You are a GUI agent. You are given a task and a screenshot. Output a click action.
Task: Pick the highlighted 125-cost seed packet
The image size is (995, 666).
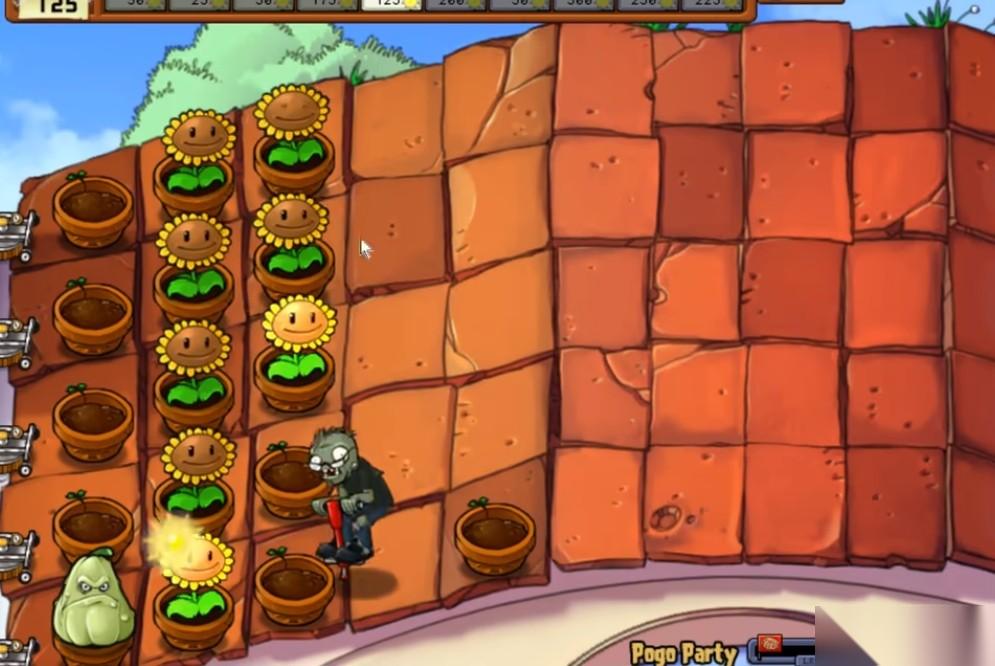391,4
